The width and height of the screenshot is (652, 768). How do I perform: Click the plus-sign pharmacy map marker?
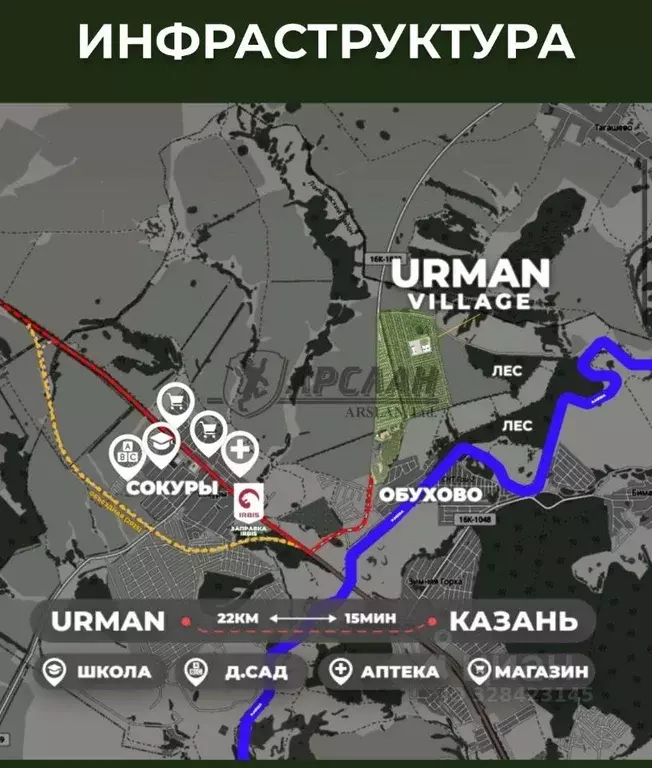tap(239, 450)
